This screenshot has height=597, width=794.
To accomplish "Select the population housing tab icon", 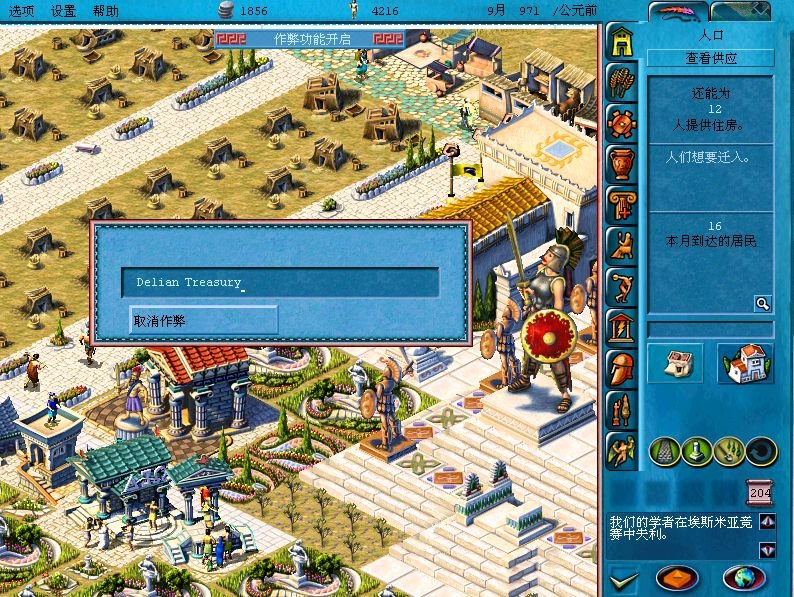I will 622,41.
